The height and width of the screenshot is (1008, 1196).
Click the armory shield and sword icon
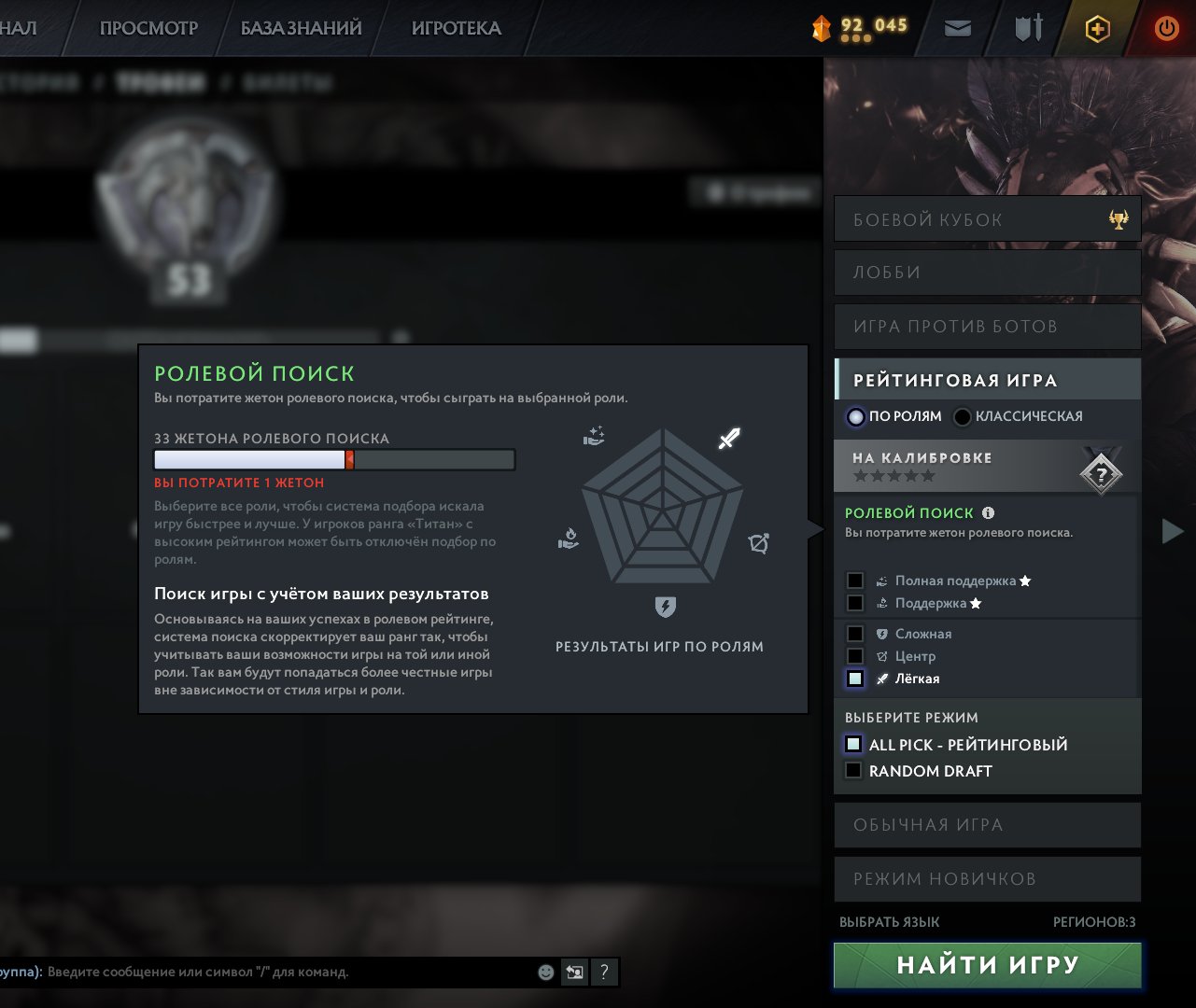click(x=1030, y=29)
